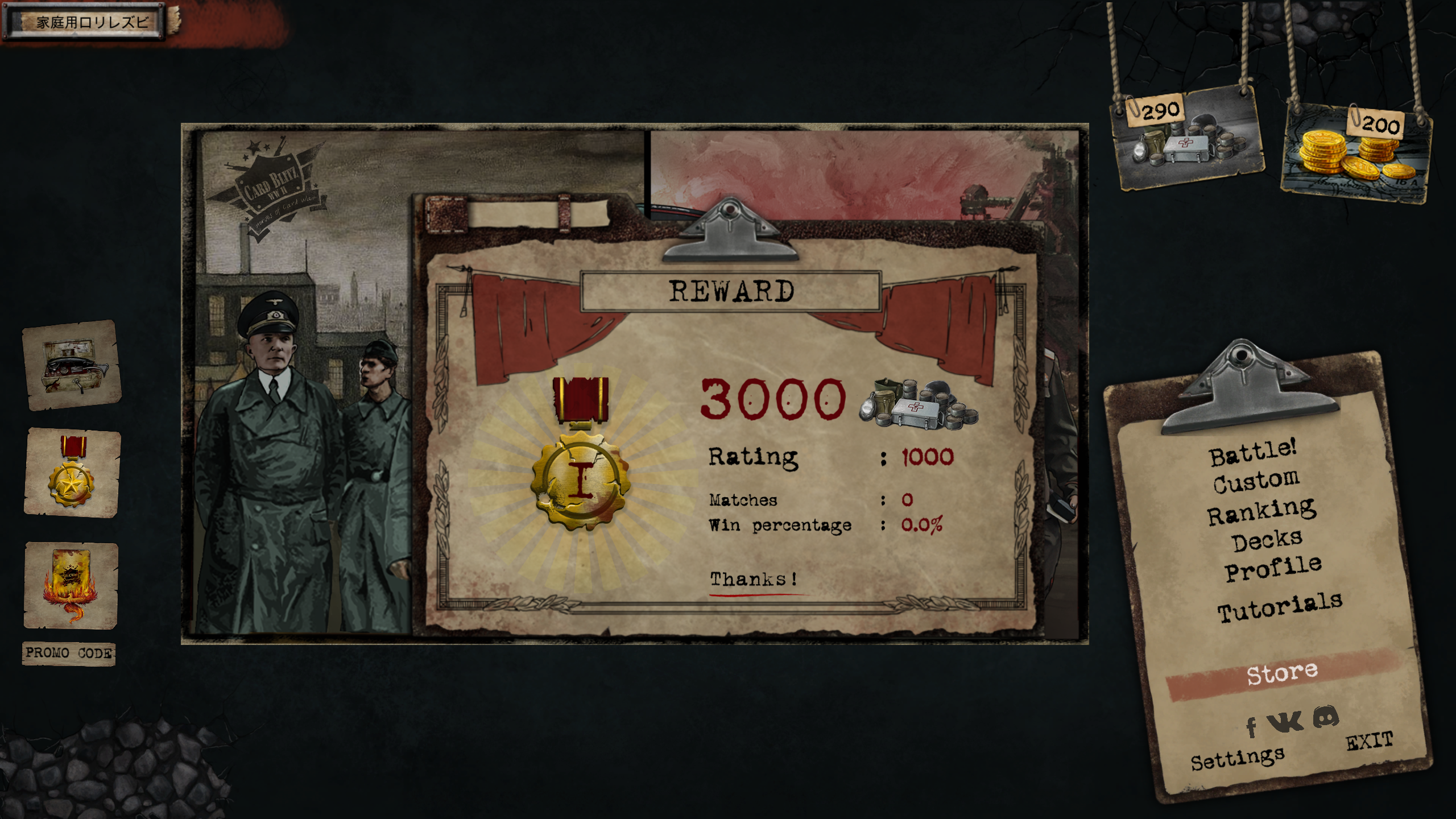Enter a PROMO CODE
1456x819 pixels.
pos(69,653)
